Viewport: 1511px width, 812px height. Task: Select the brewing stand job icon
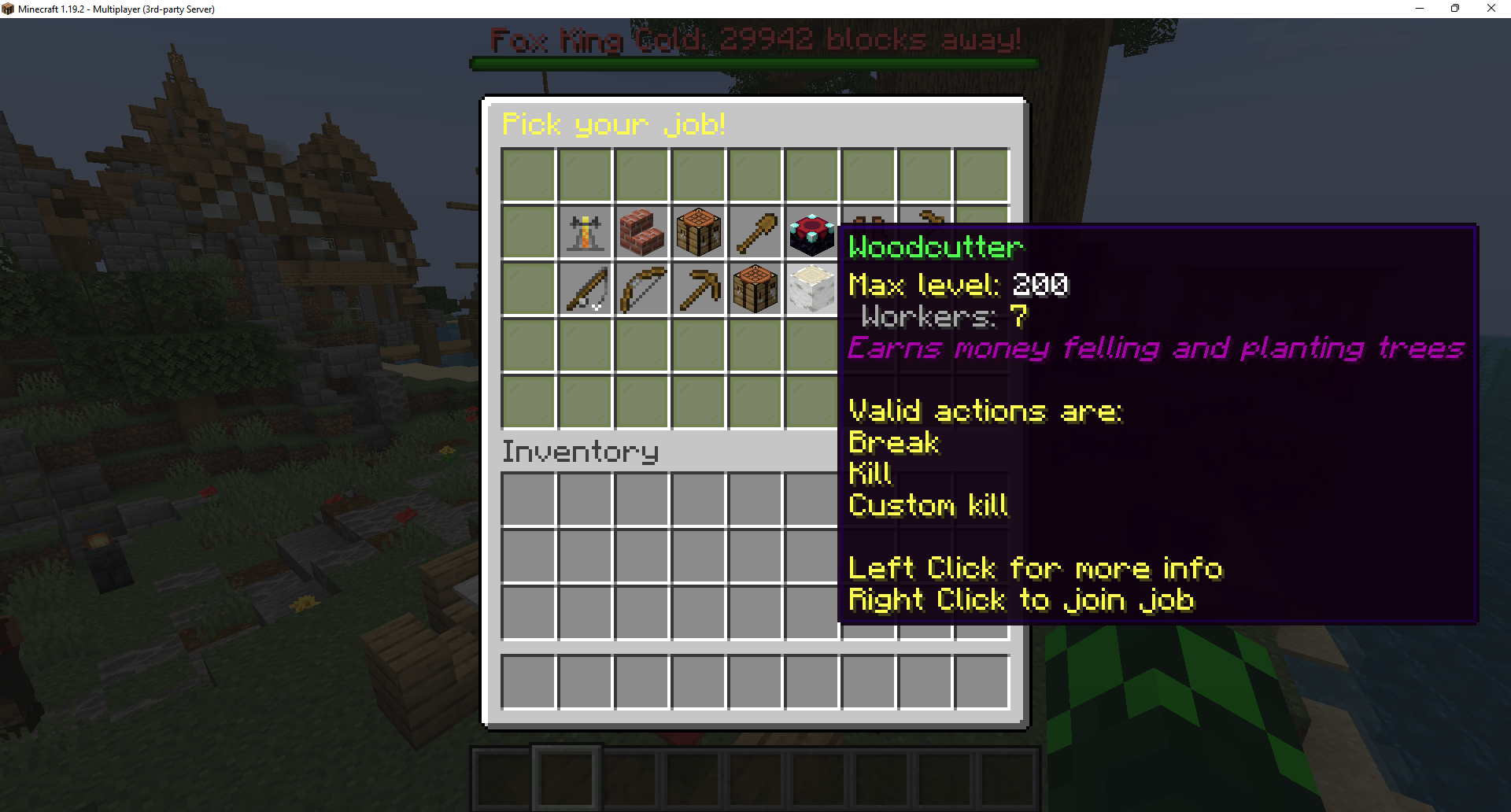coord(586,233)
